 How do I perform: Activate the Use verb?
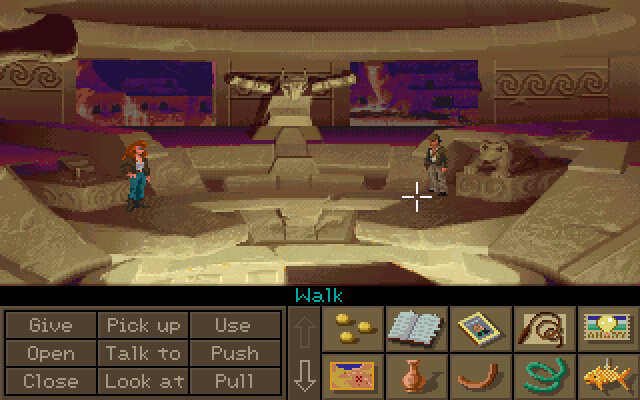pyautogui.click(x=232, y=326)
